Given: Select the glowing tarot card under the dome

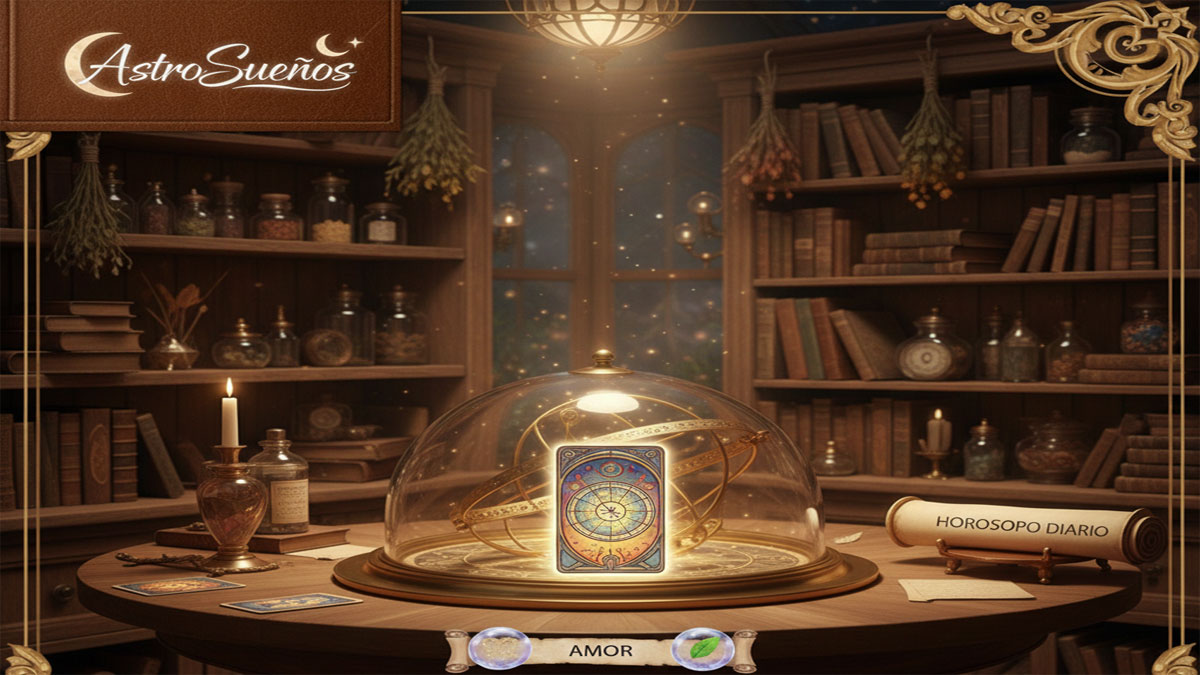Looking at the screenshot, I should pos(611,508).
